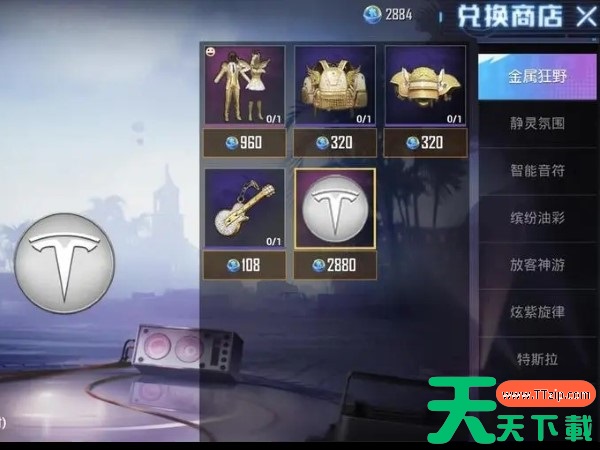Switch to the 静灵氛围 tab
Image resolution: width=600 pixels, height=450 pixels.
tap(537, 124)
